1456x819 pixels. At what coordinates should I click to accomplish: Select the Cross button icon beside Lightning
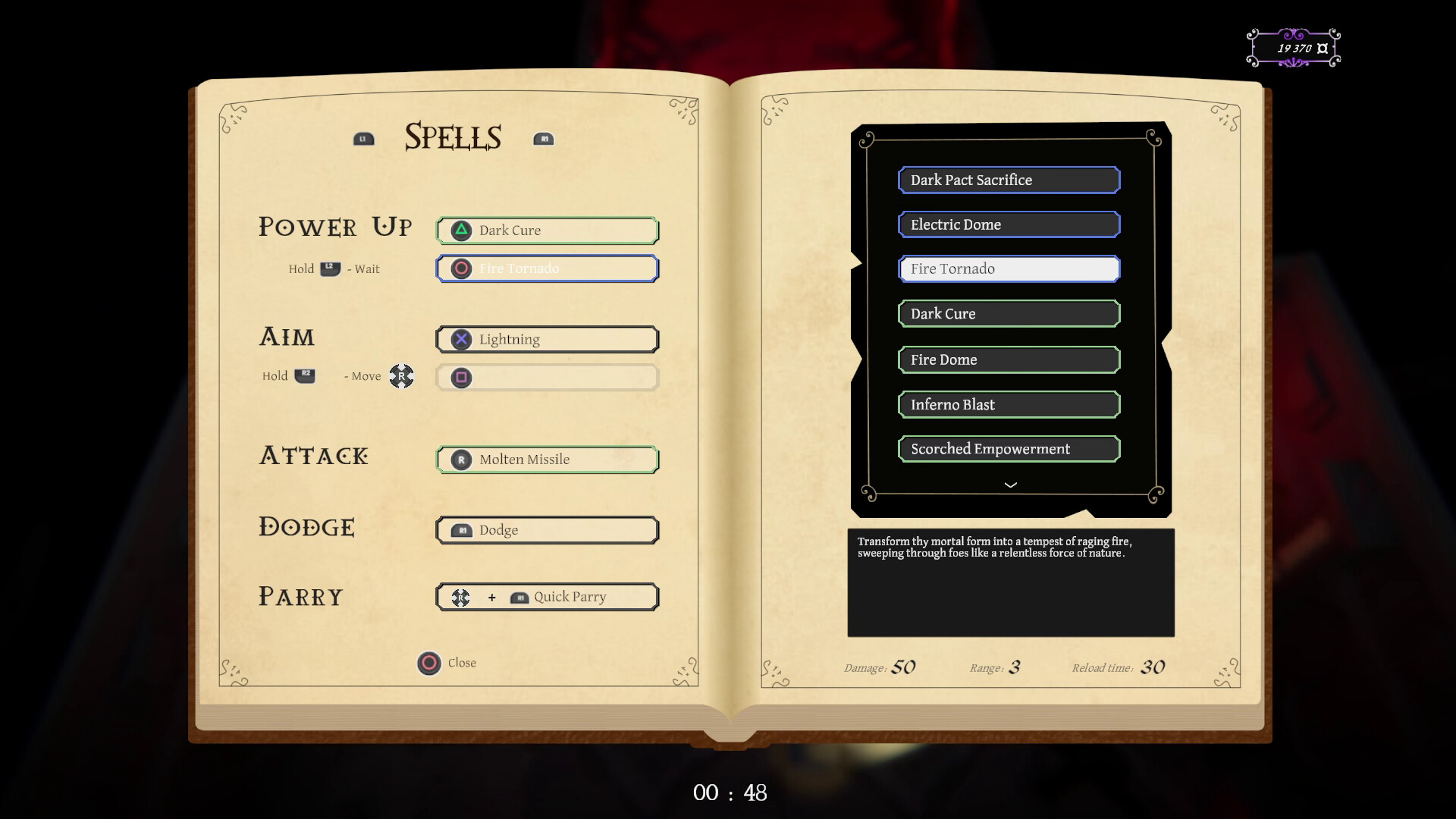[461, 339]
